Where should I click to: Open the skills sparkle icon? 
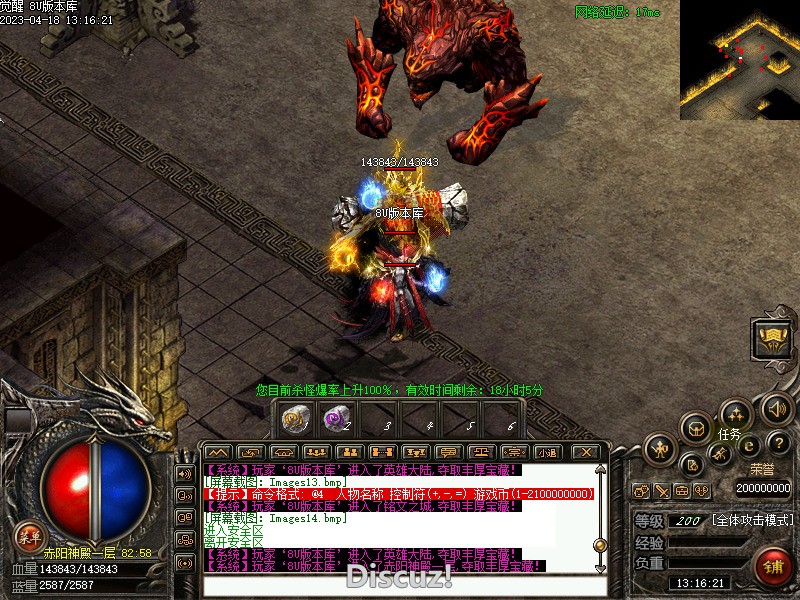coord(736,414)
